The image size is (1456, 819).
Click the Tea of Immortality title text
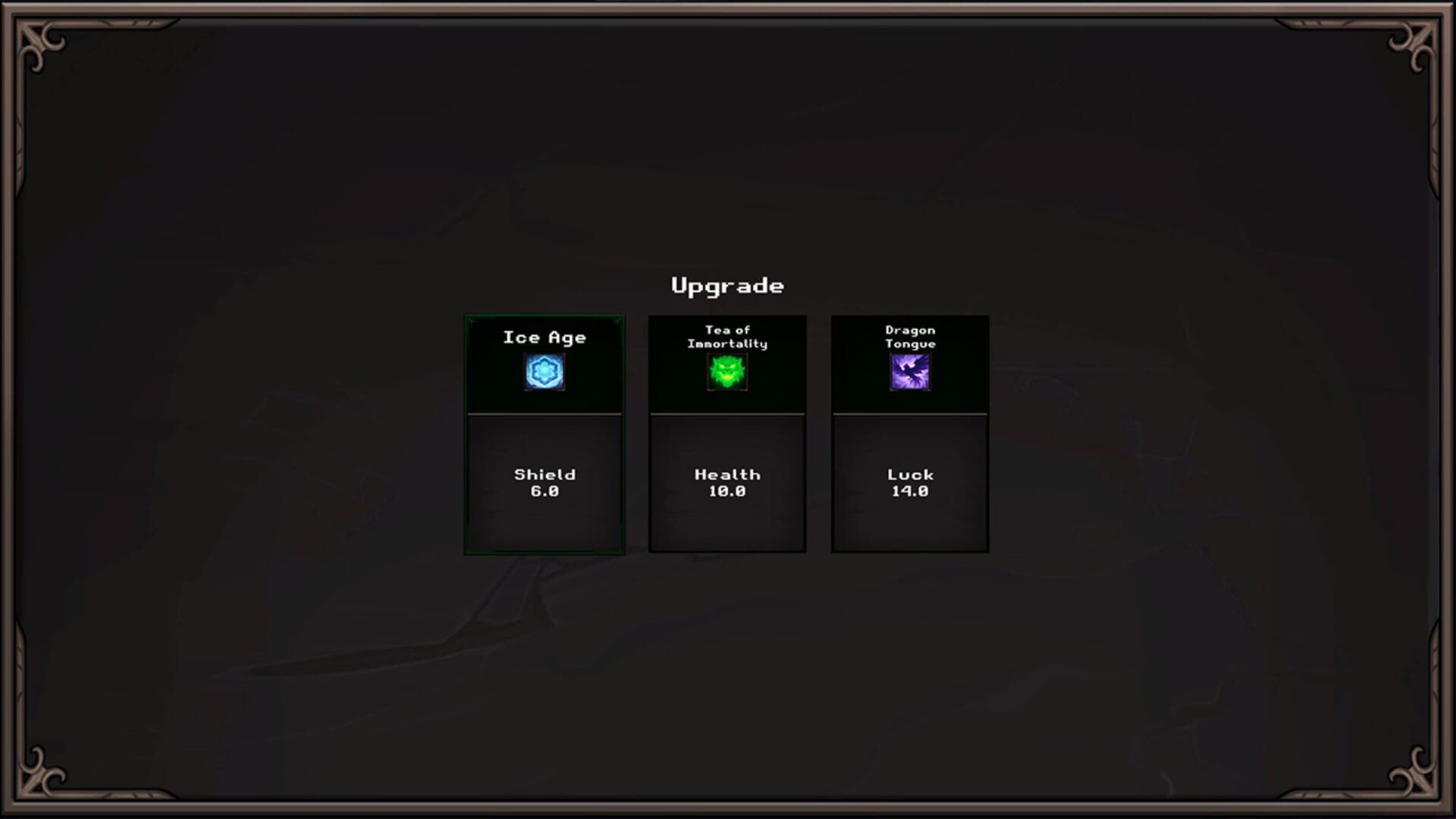726,337
